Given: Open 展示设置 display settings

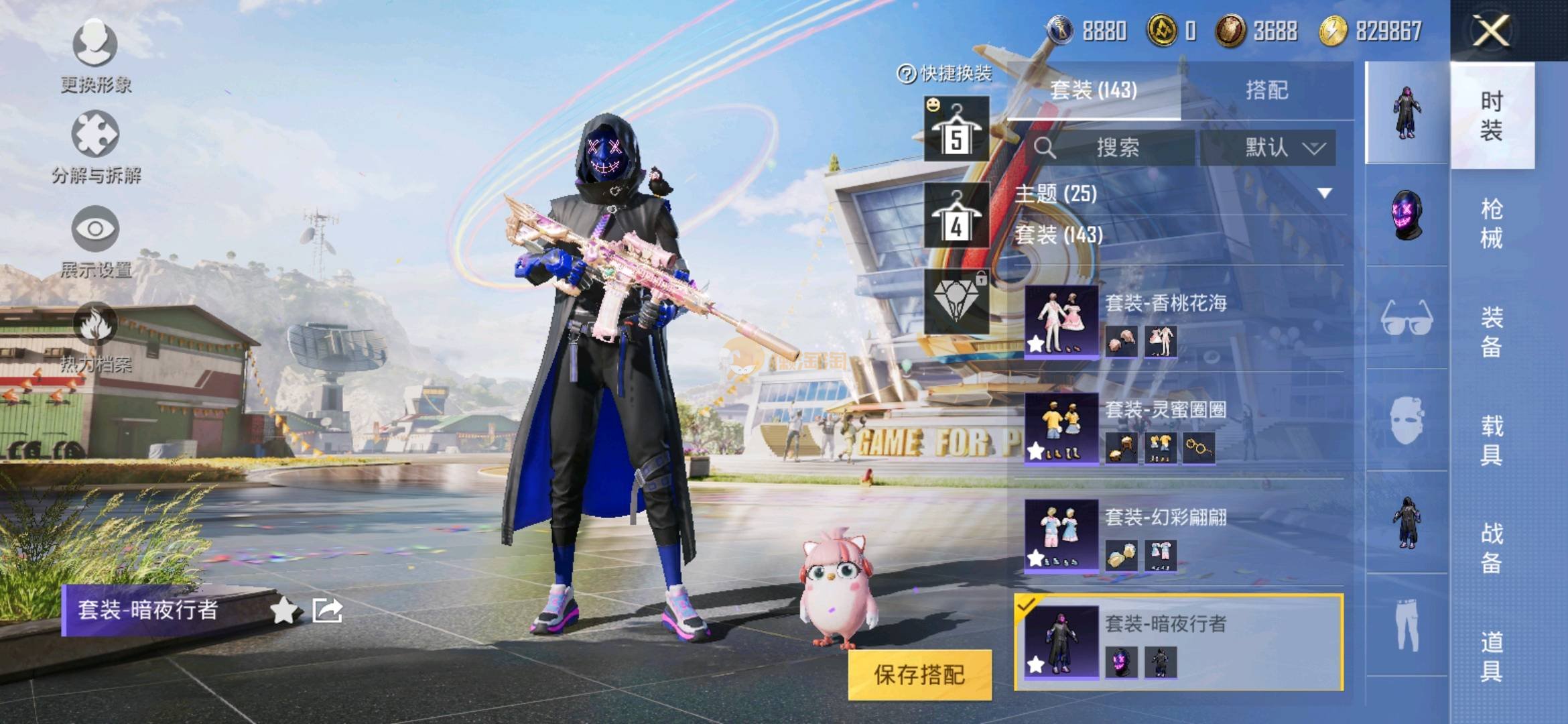Looking at the screenshot, I should coord(95,241).
